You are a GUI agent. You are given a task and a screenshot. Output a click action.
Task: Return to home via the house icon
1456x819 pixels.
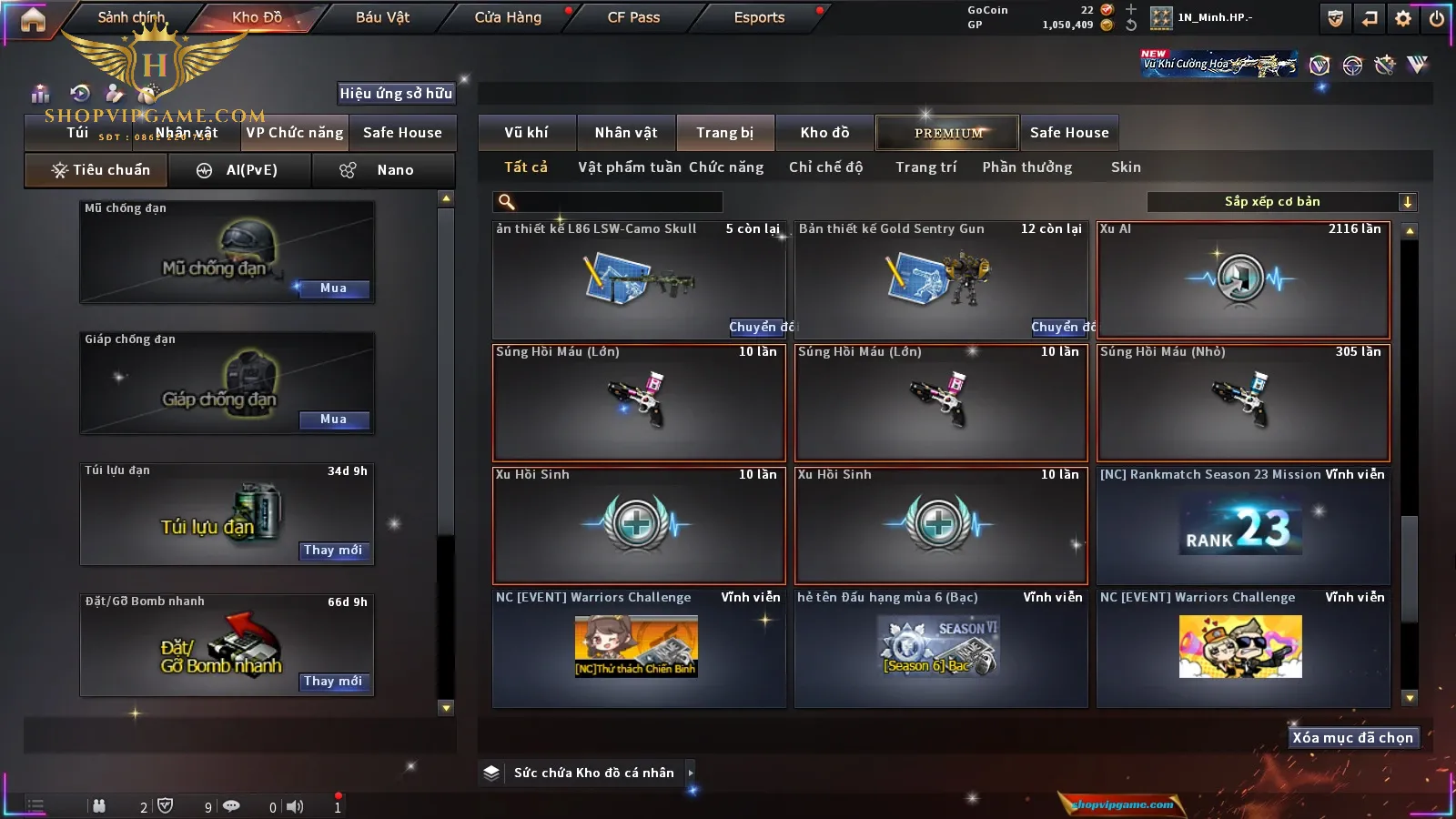point(33,19)
